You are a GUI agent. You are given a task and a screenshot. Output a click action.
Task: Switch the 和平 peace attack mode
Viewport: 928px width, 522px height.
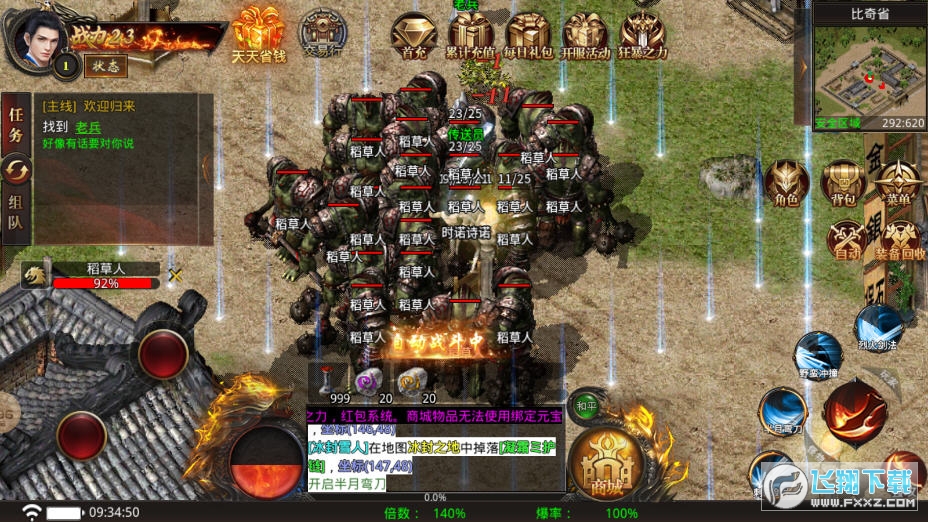pos(585,406)
